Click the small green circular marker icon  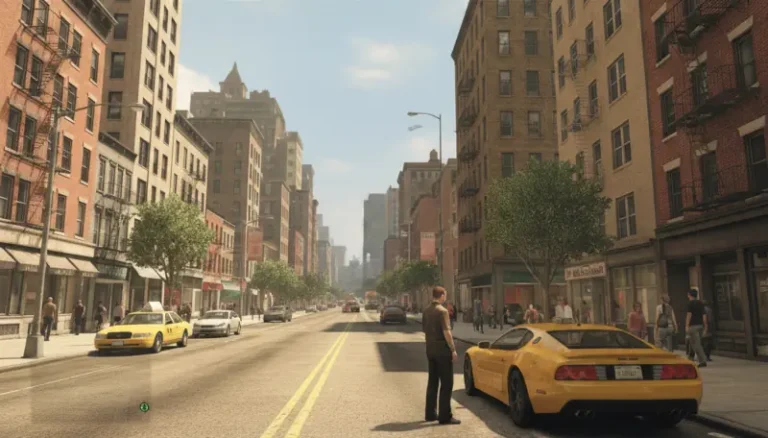(144, 407)
